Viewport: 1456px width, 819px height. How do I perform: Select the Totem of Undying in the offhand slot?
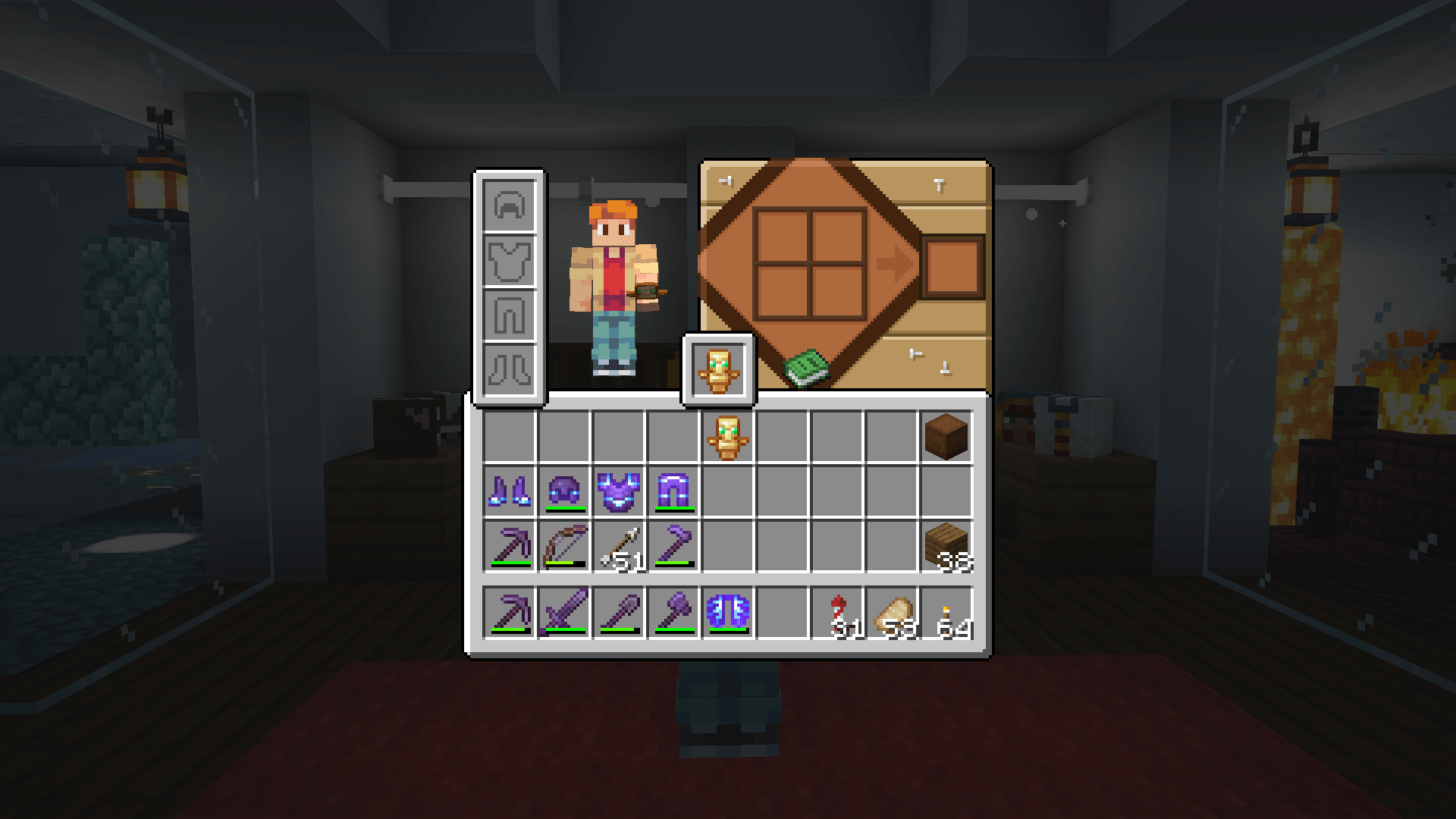[x=719, y=369]
